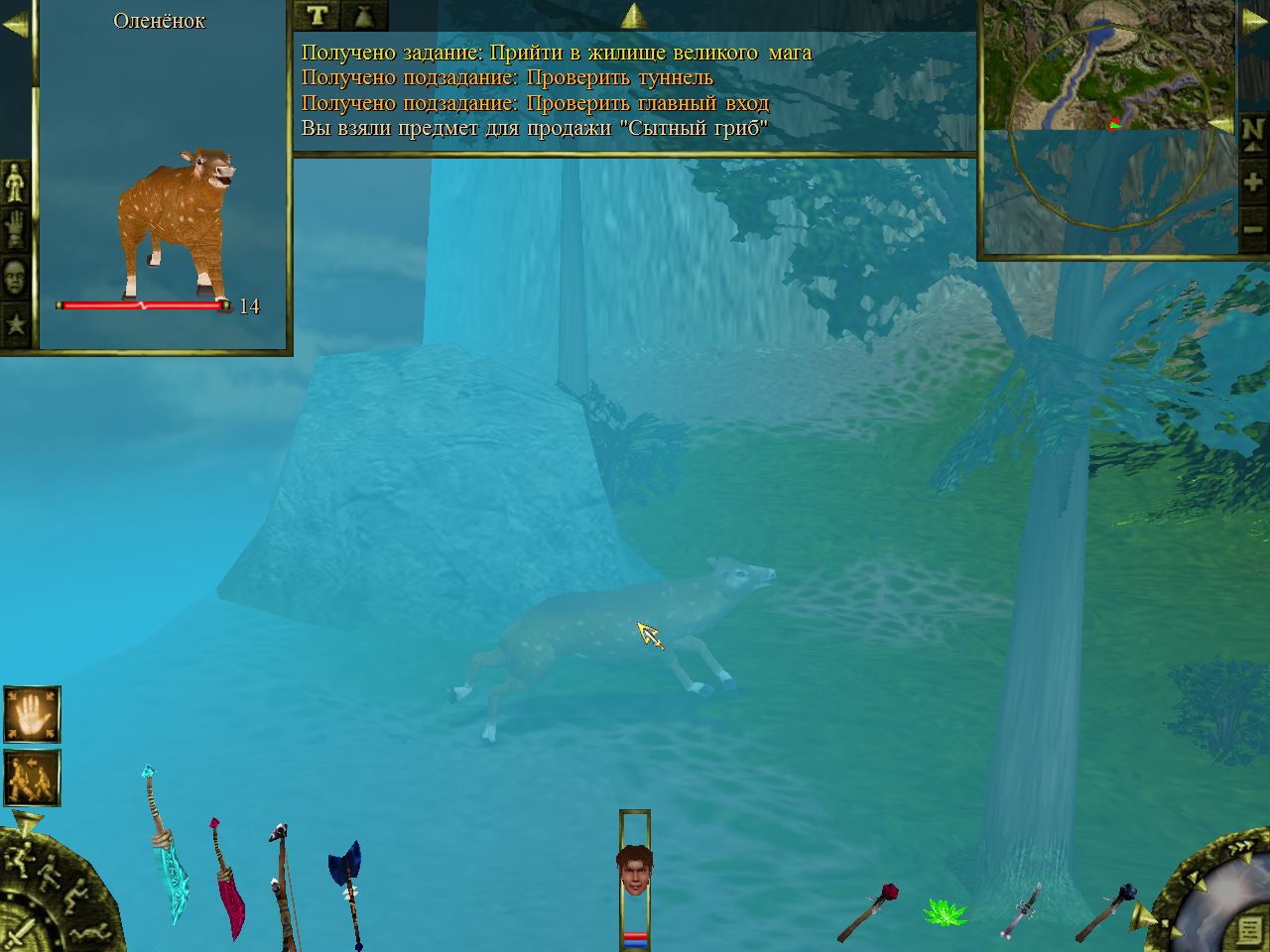Open the scroll journal button
The height and width of the screenshot is (952, 1270).
tap(1248, 930)
